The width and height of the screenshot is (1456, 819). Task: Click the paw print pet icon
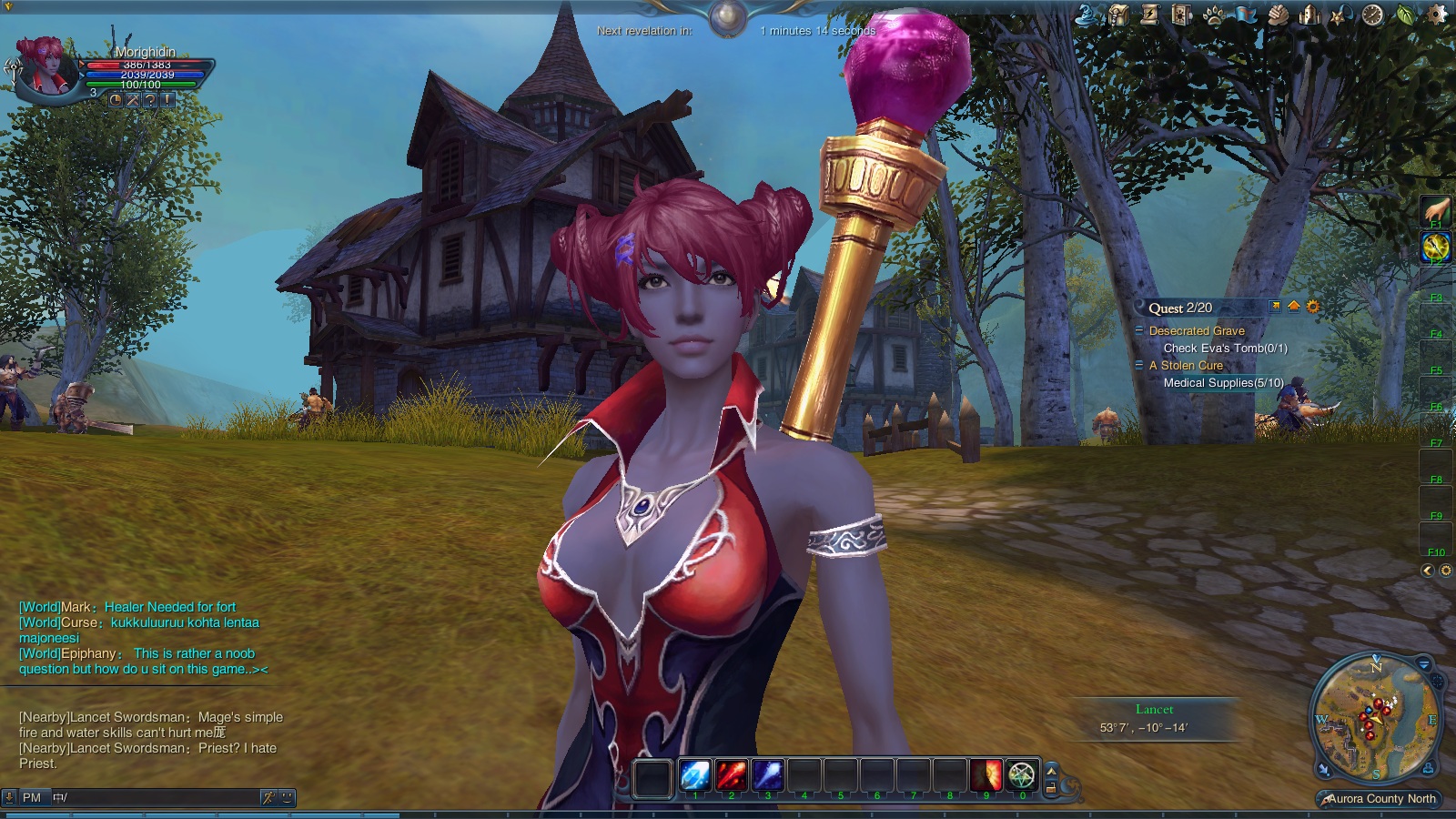tap(1214, 15)
